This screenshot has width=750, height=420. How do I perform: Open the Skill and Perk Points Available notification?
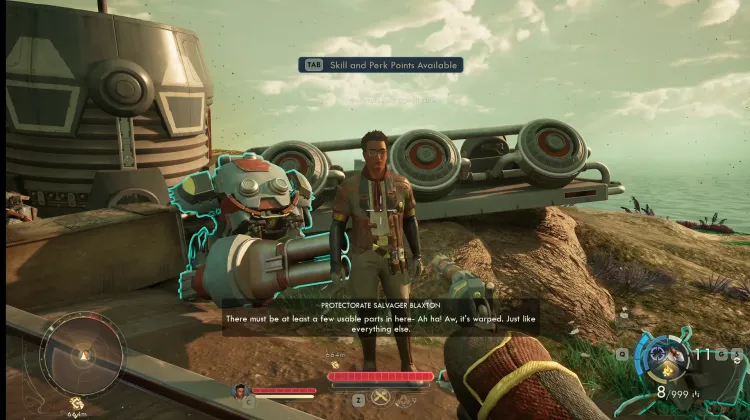(382, 65)
